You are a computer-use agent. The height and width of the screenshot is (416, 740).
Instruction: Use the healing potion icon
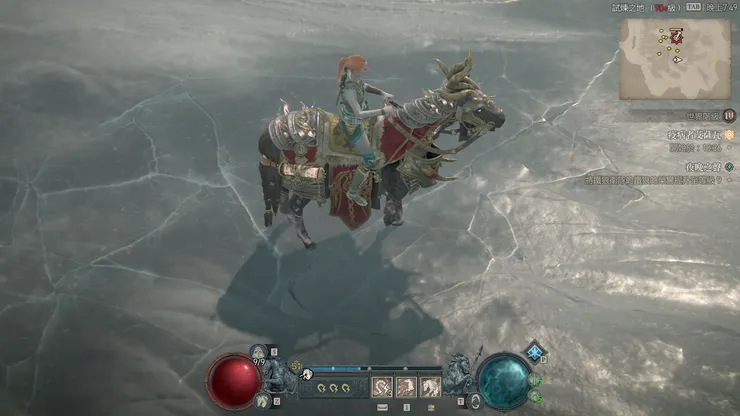260,351
